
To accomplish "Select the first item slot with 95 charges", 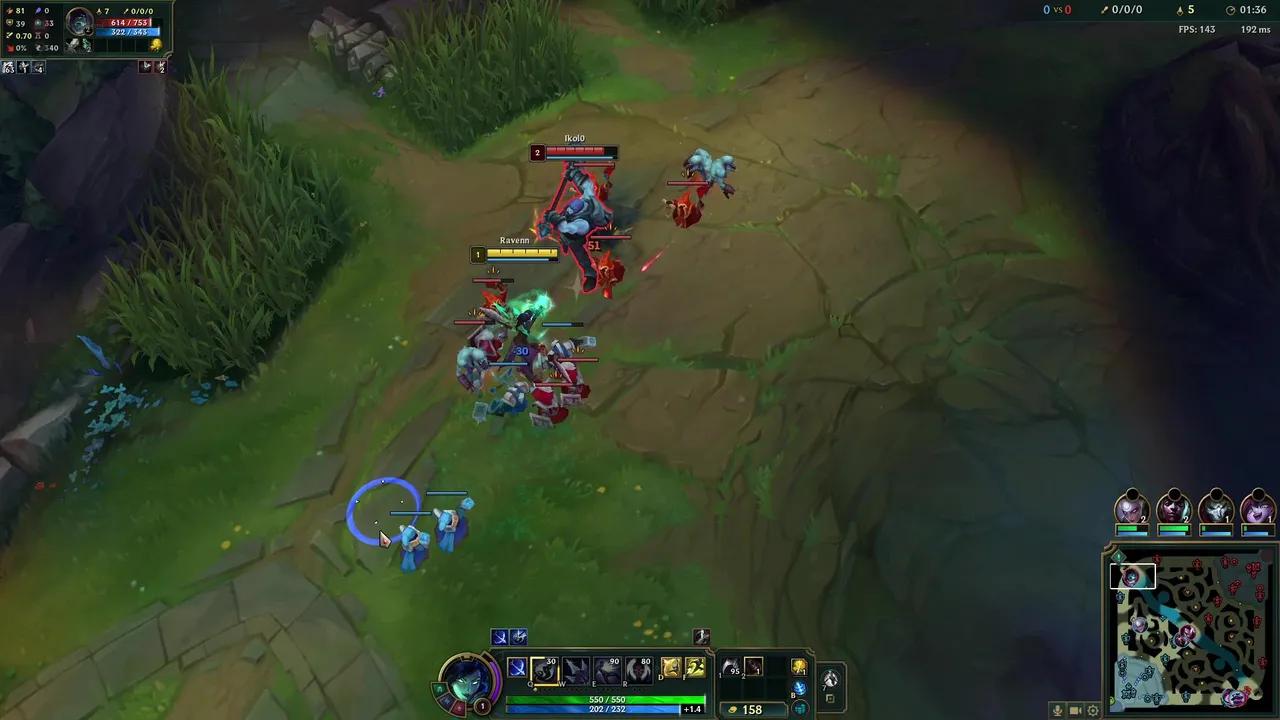I will (731, 667).
